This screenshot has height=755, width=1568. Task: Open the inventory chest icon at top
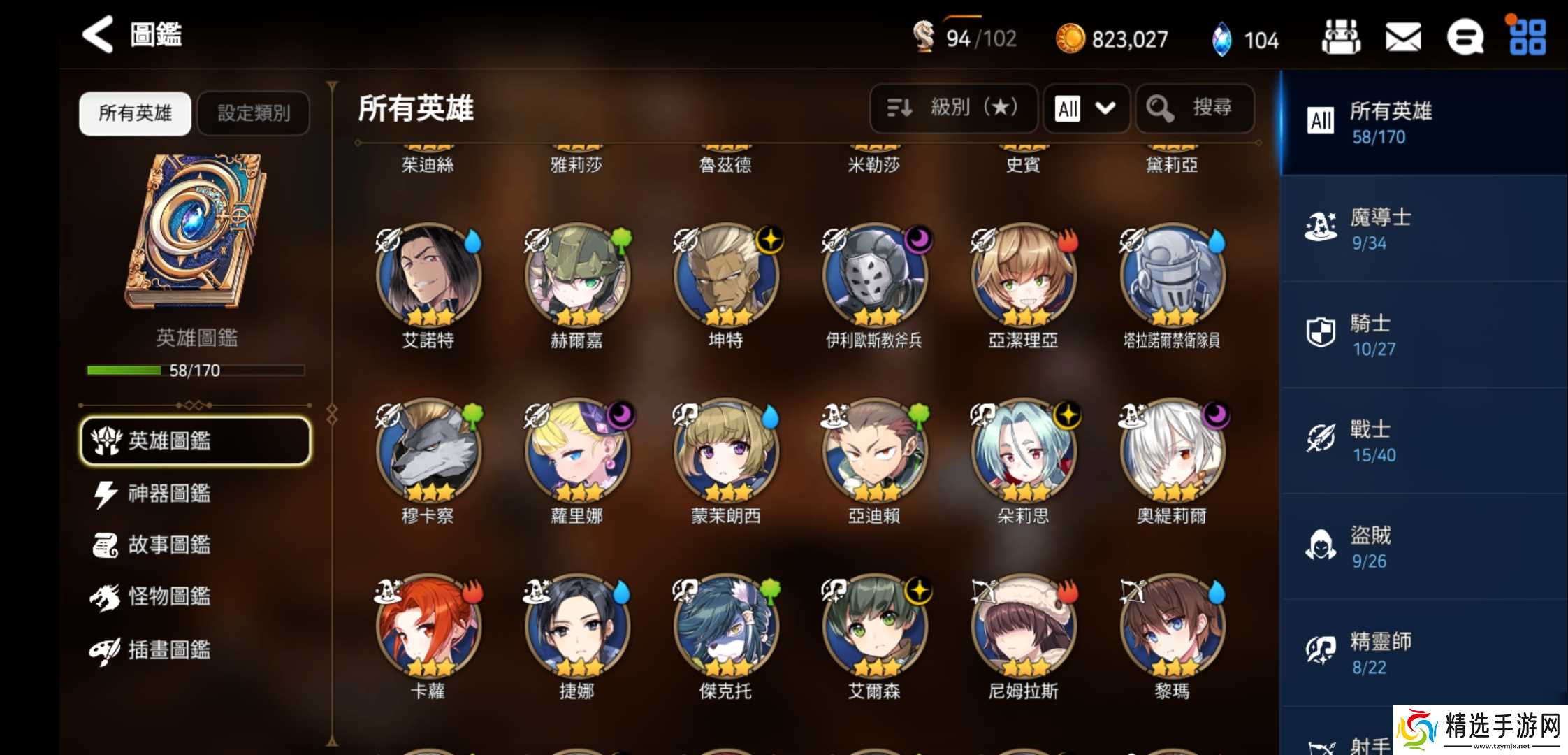coord(1340,38)
